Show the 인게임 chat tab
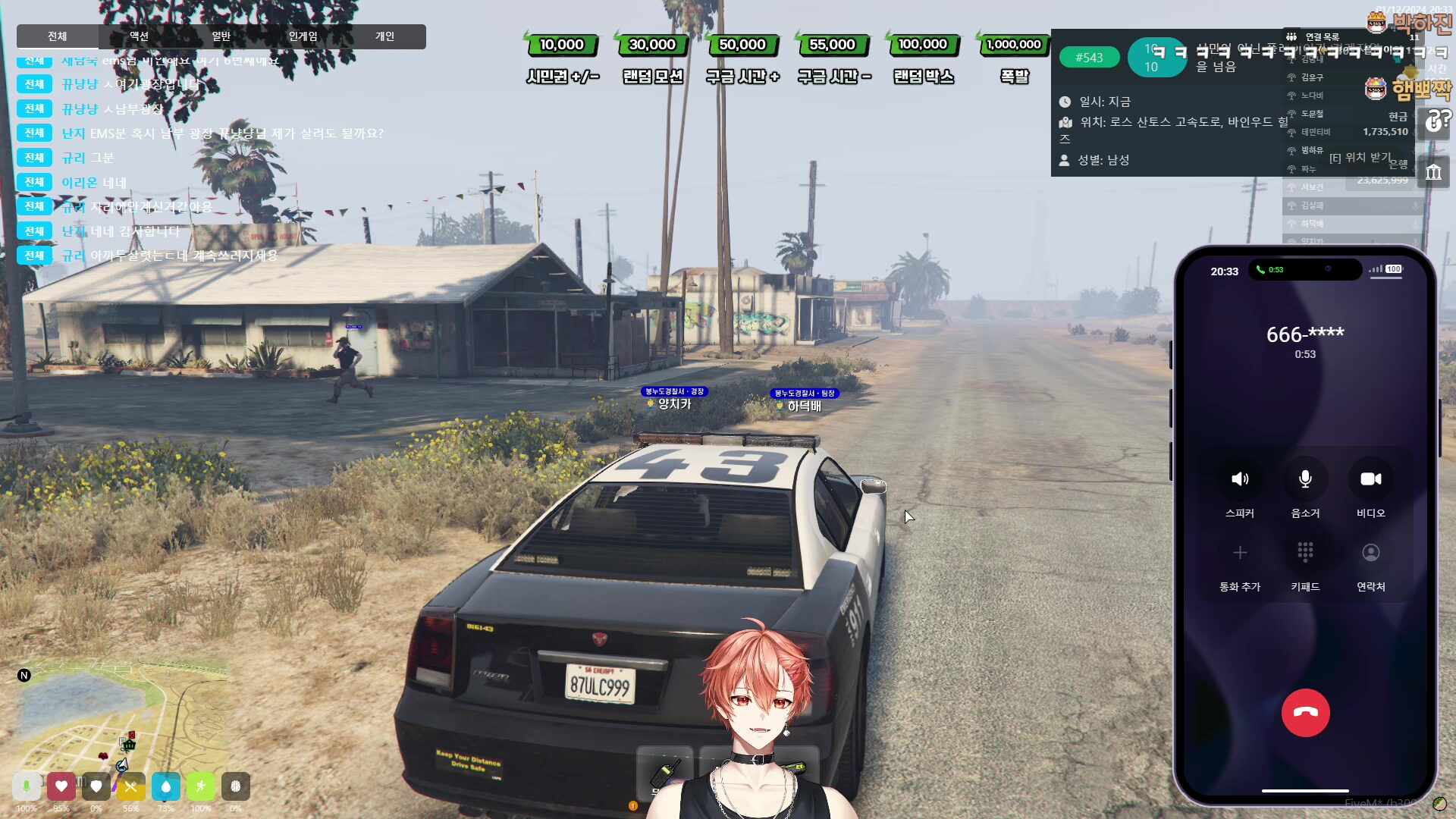 (x=303, y=36)
